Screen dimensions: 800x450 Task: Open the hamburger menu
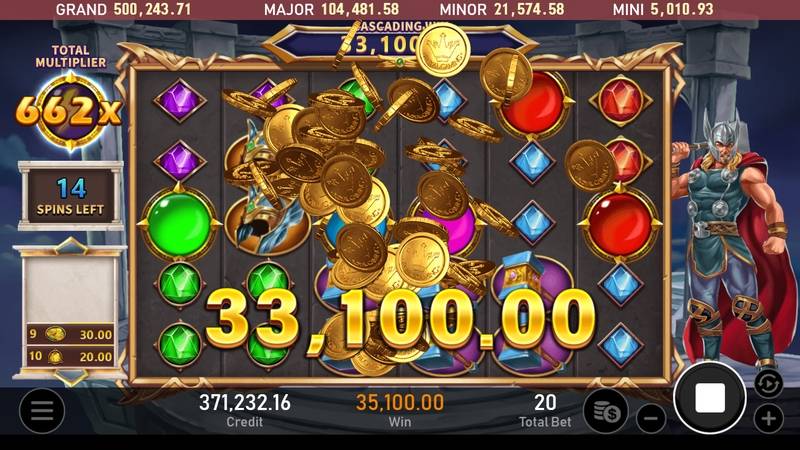[x=41, y=410]
